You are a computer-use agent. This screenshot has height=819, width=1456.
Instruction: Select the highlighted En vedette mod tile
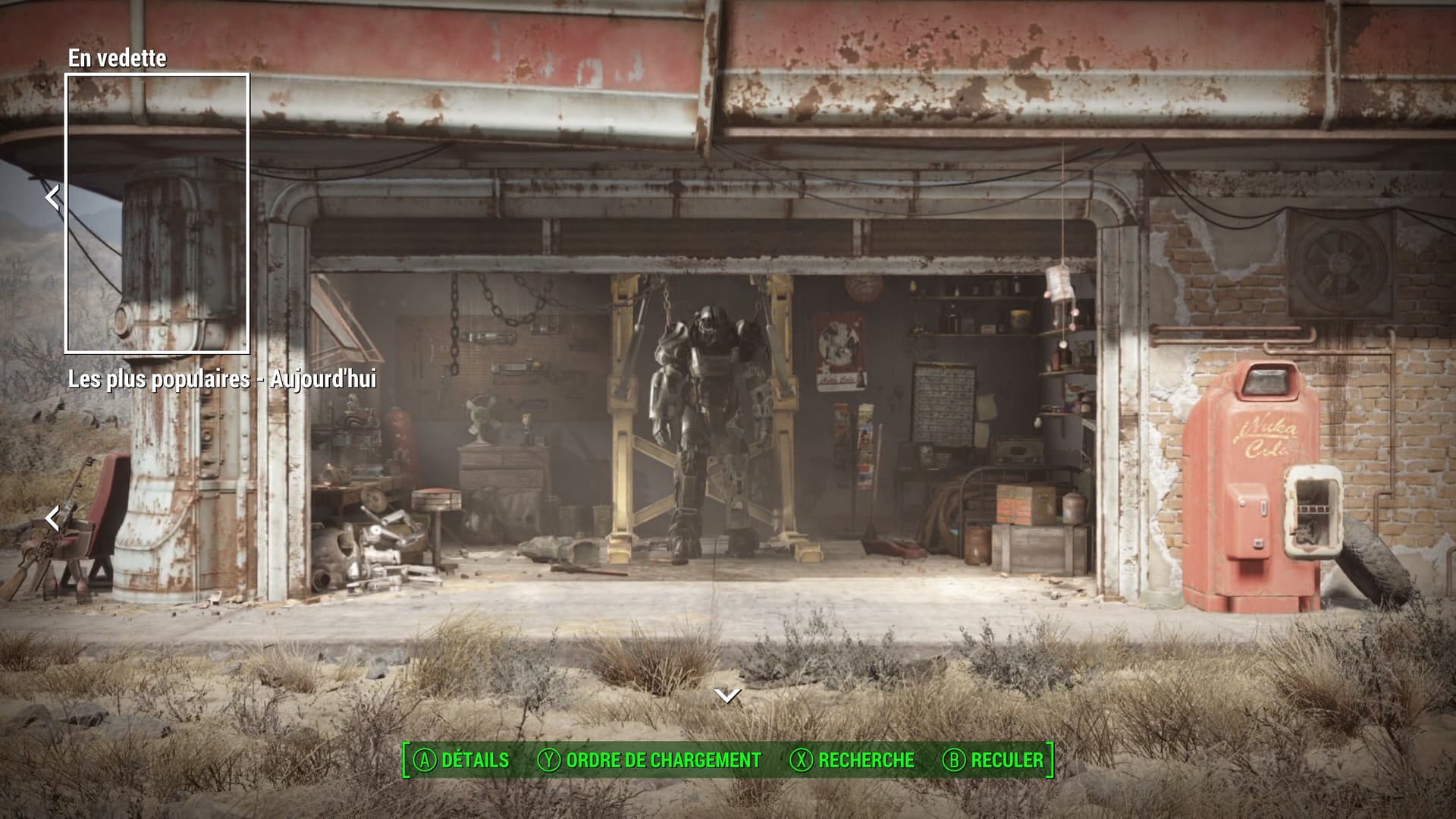click(x=157, y=213)
